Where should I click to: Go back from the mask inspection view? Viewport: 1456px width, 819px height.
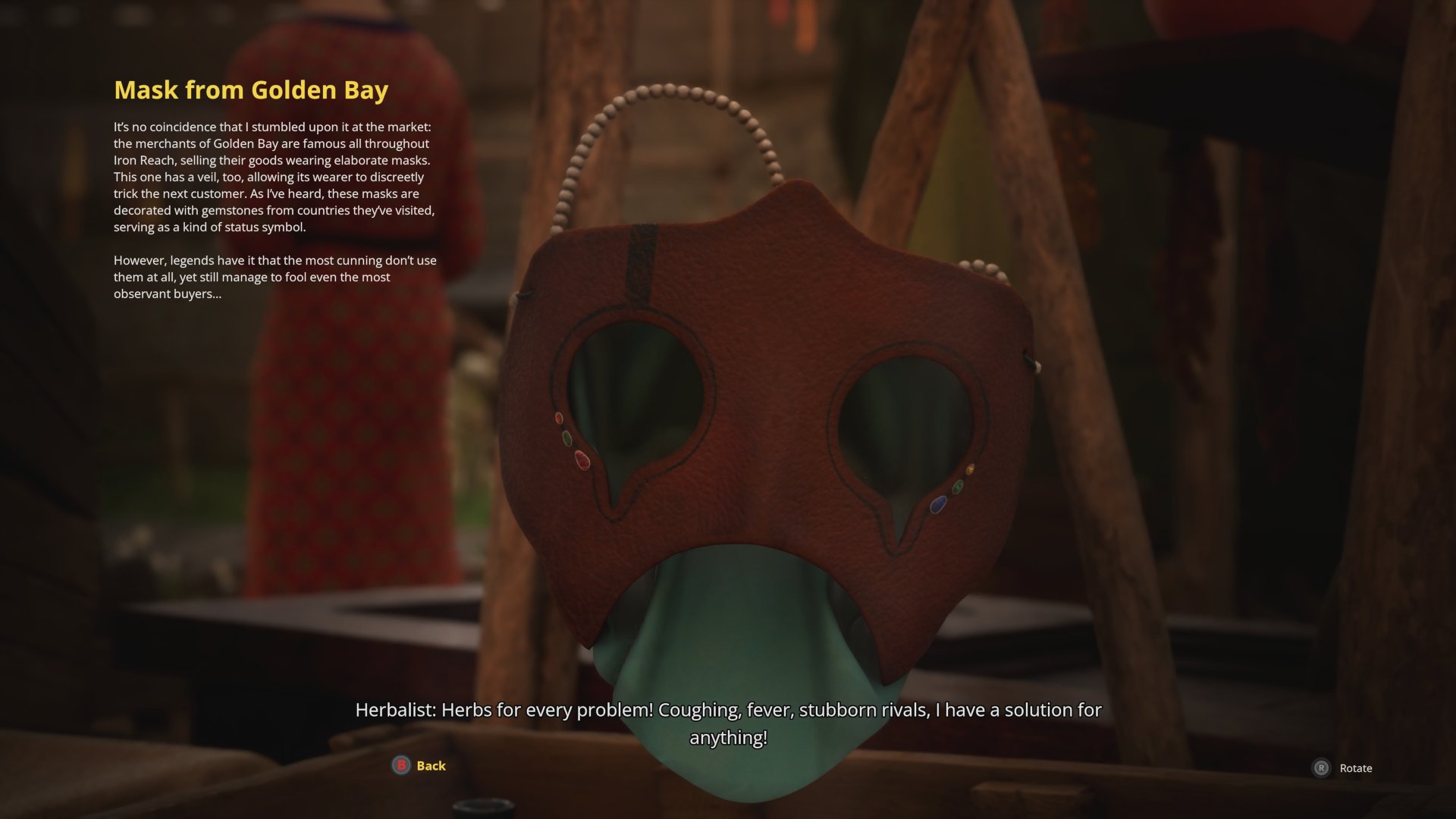tap(419, 766)
